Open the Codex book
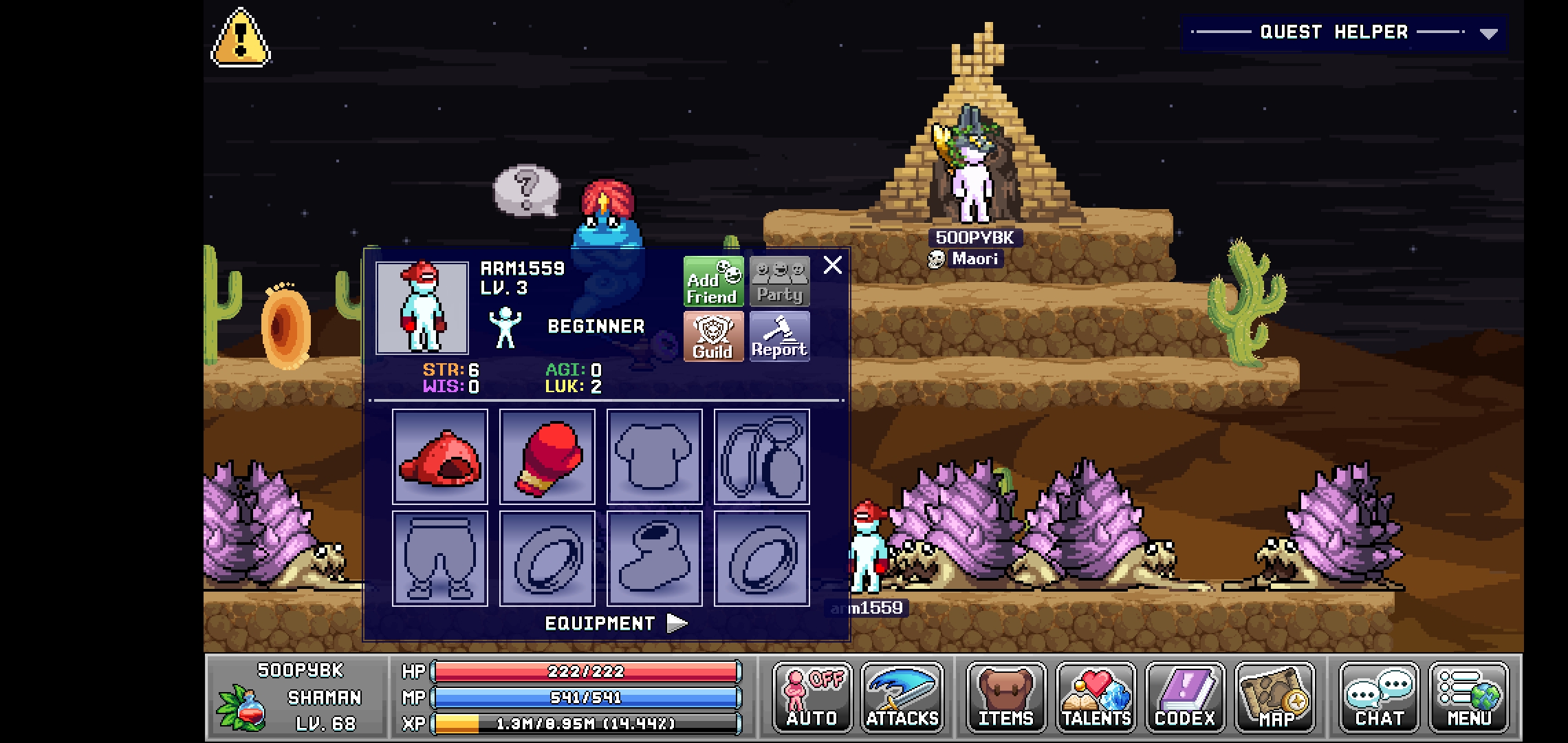 1185,697
